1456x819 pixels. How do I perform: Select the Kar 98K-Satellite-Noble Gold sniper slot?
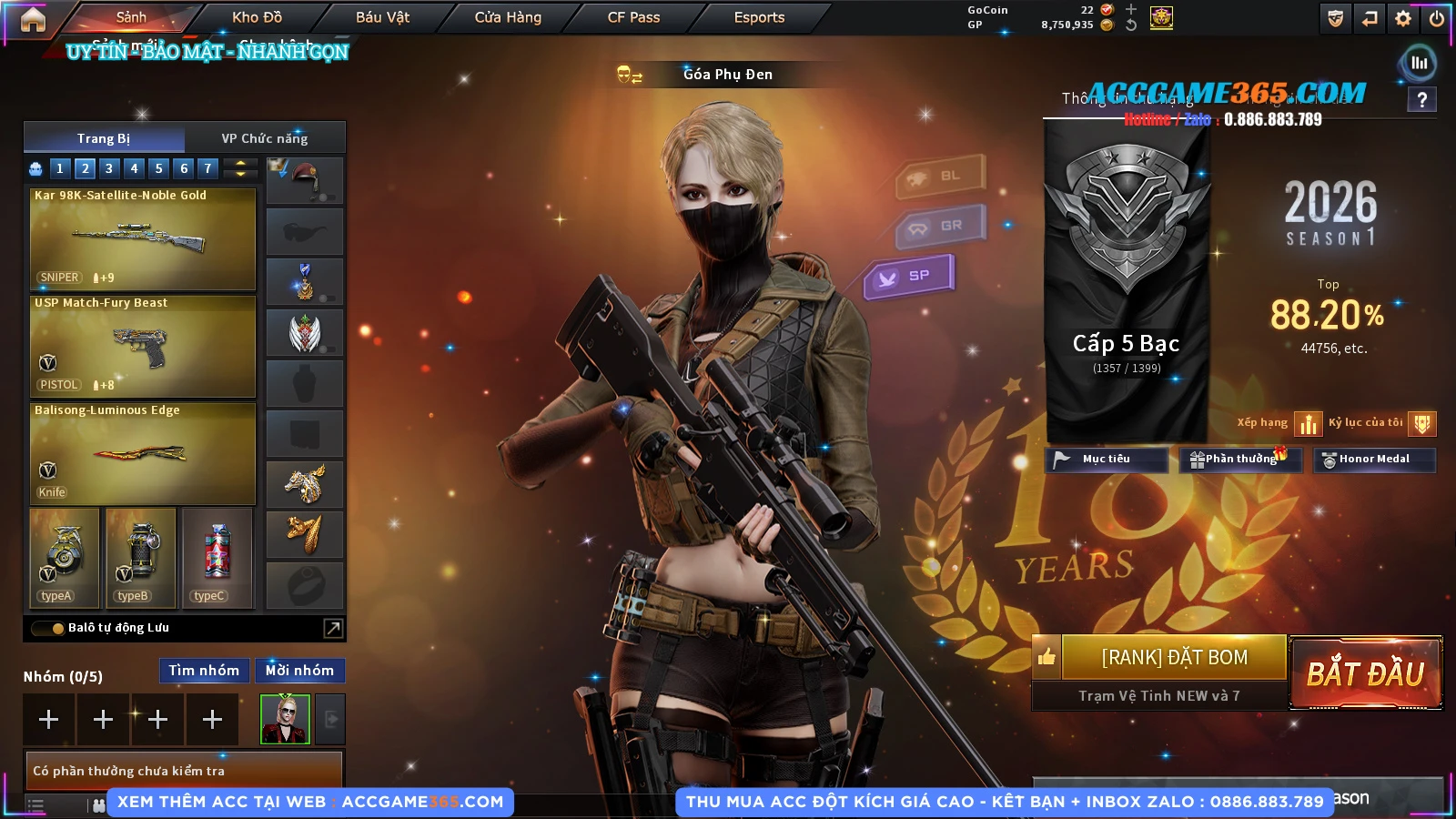[143, 238]
